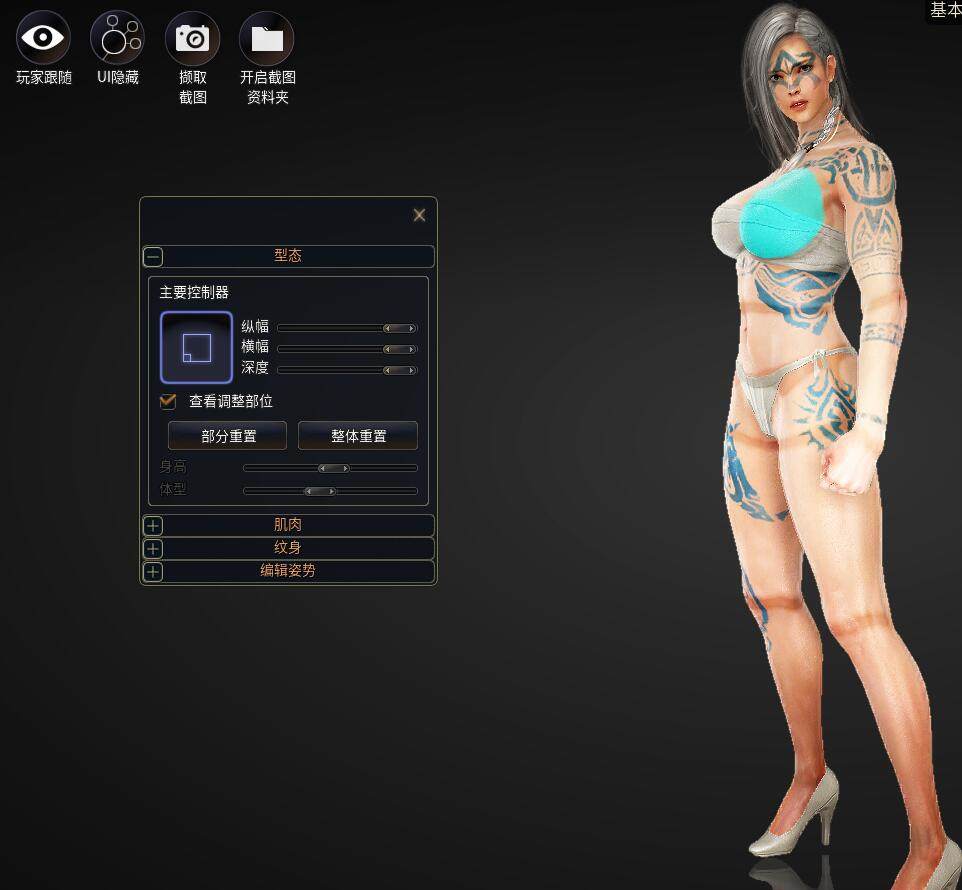962x890 pixels.
Task: Expand the 纹身 tattoo section
Action: coord(153,548)
